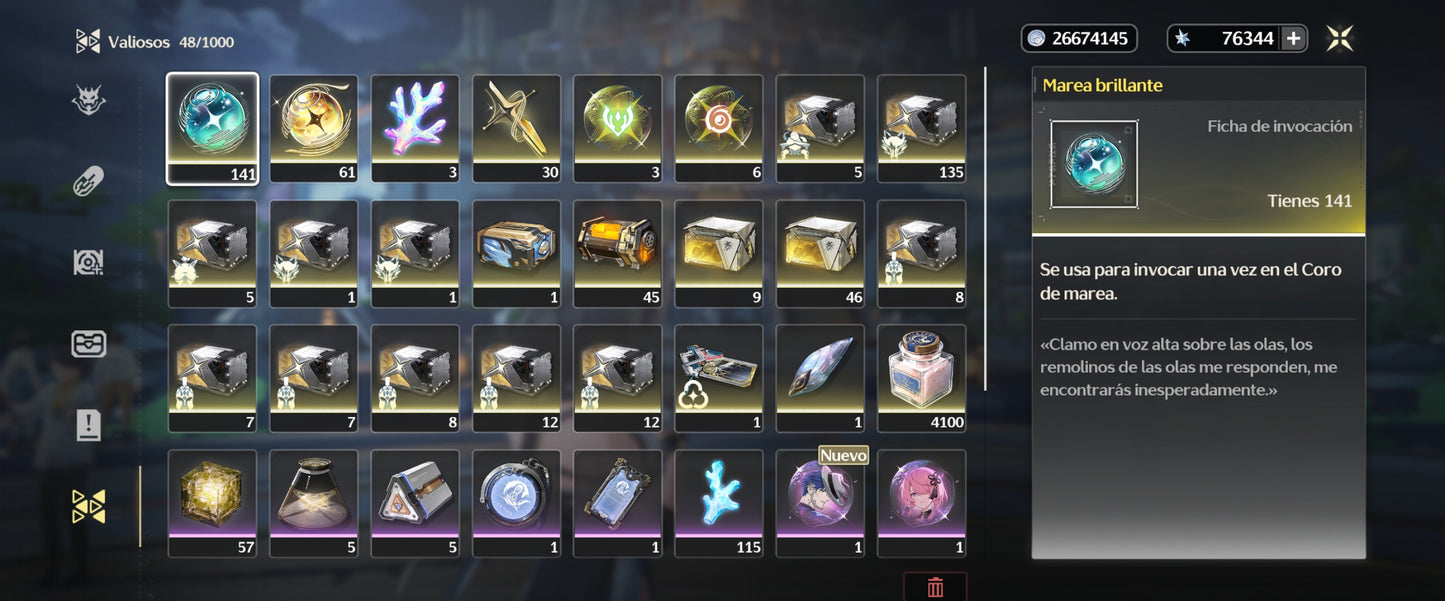This screenshot has height=601, width=1445.
Task: Choose the flask bottle item with 5
Action: pos(314,502)
